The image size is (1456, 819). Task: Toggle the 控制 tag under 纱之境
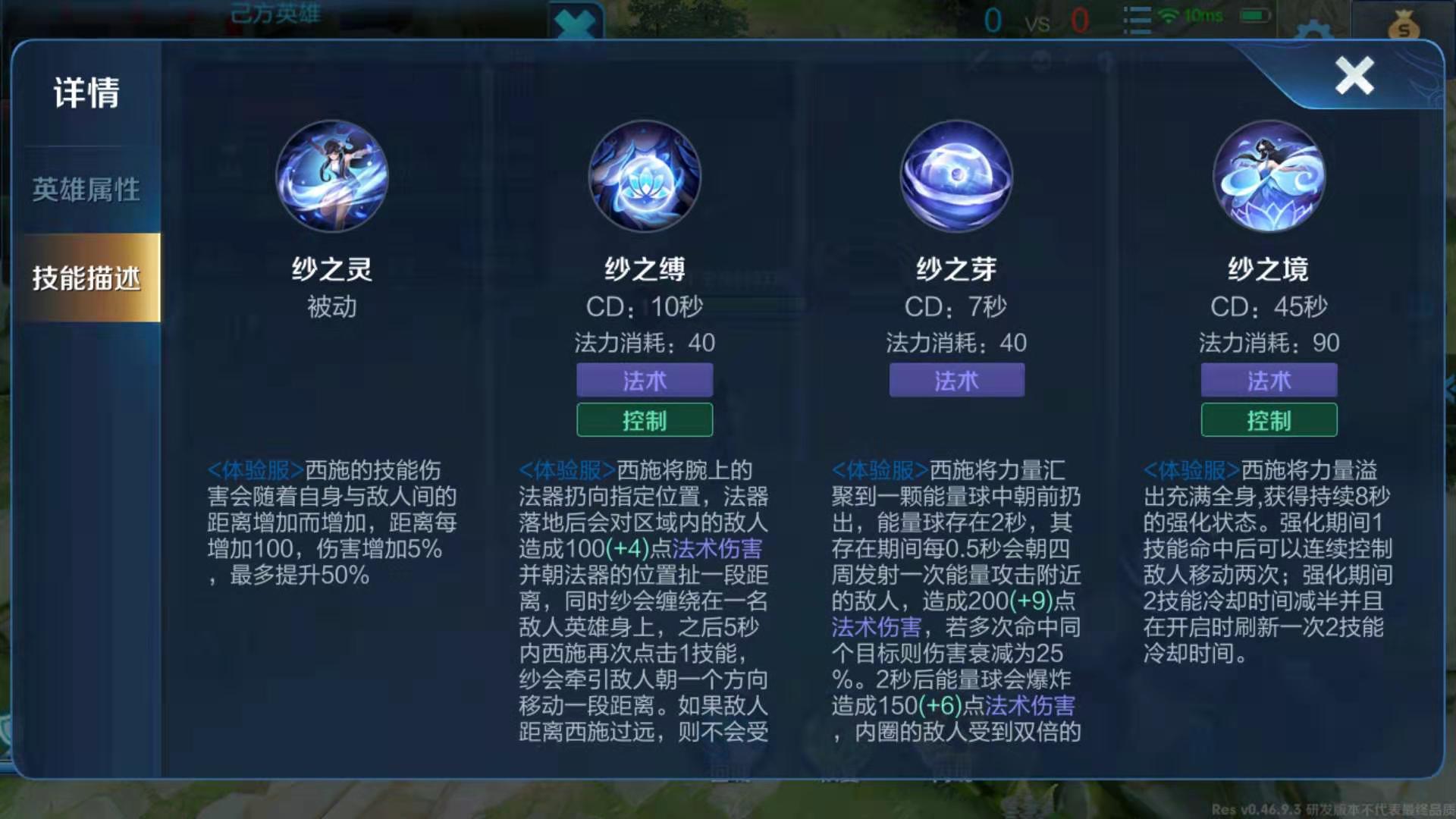tap(1269, 421)
